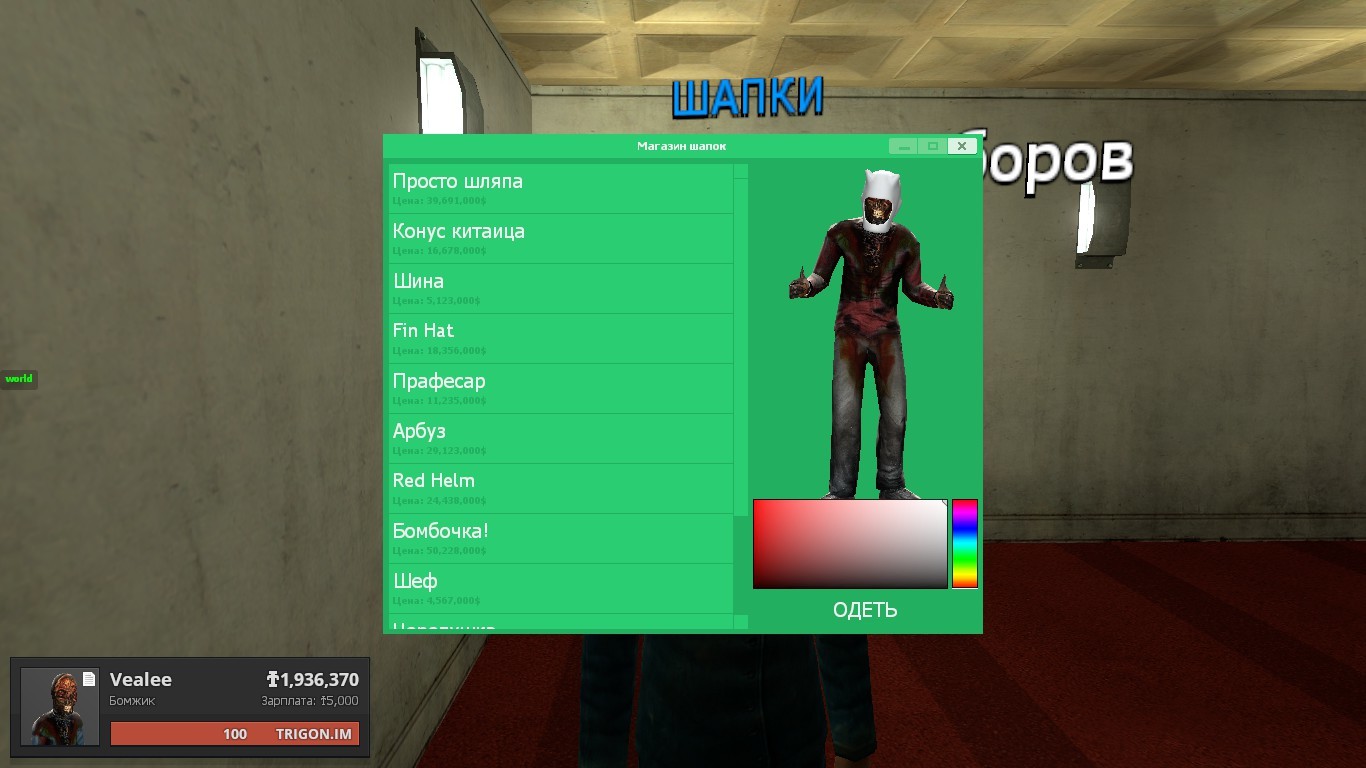The width and height of the screenshot is (1366, 768).
Task: Click the document icon on the player avatar
Action: (x=89, y=679)
